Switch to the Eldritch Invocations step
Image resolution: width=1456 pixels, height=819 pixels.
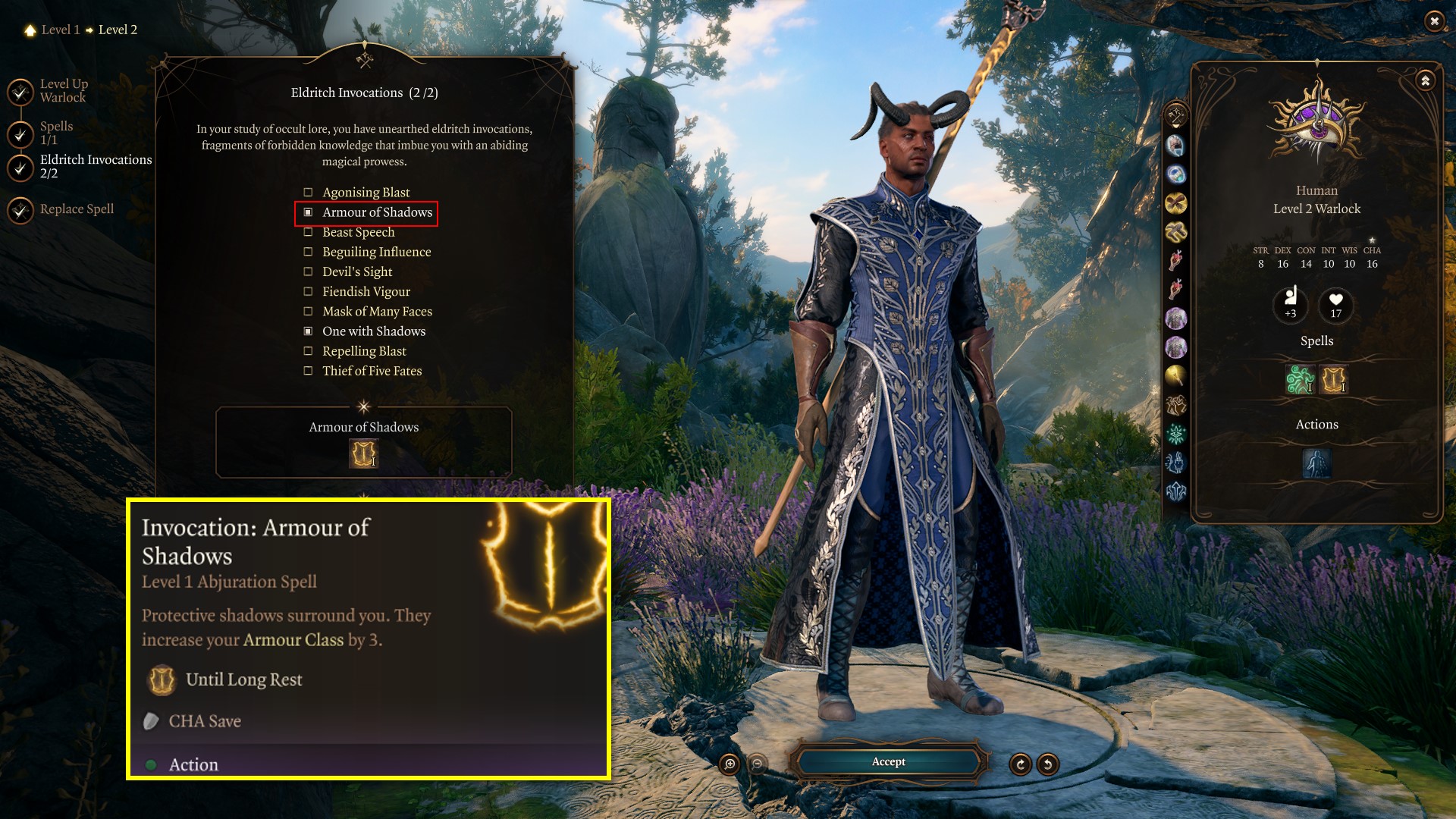pos(96,166)
